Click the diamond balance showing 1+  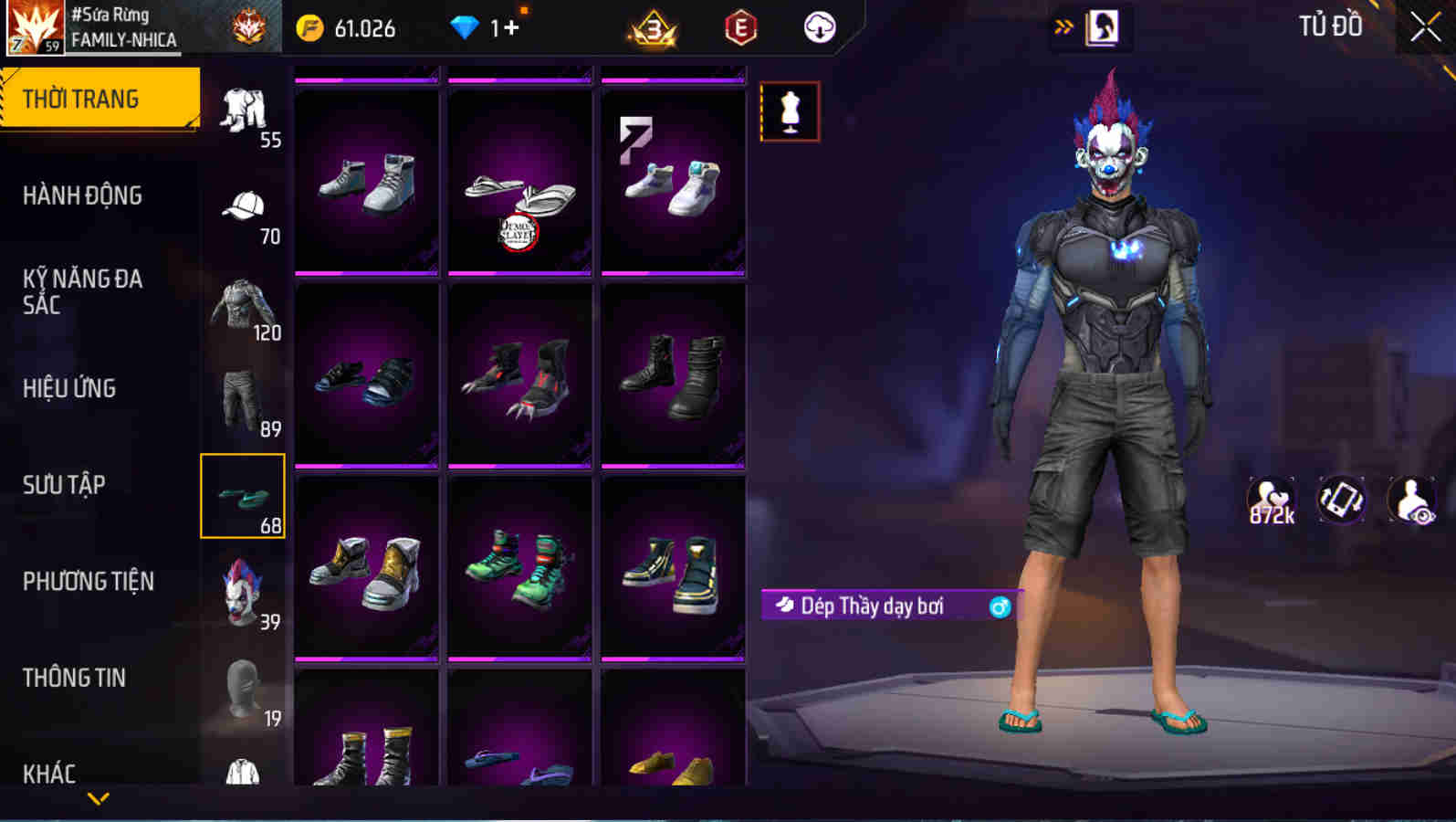click(x=485, y=27)
